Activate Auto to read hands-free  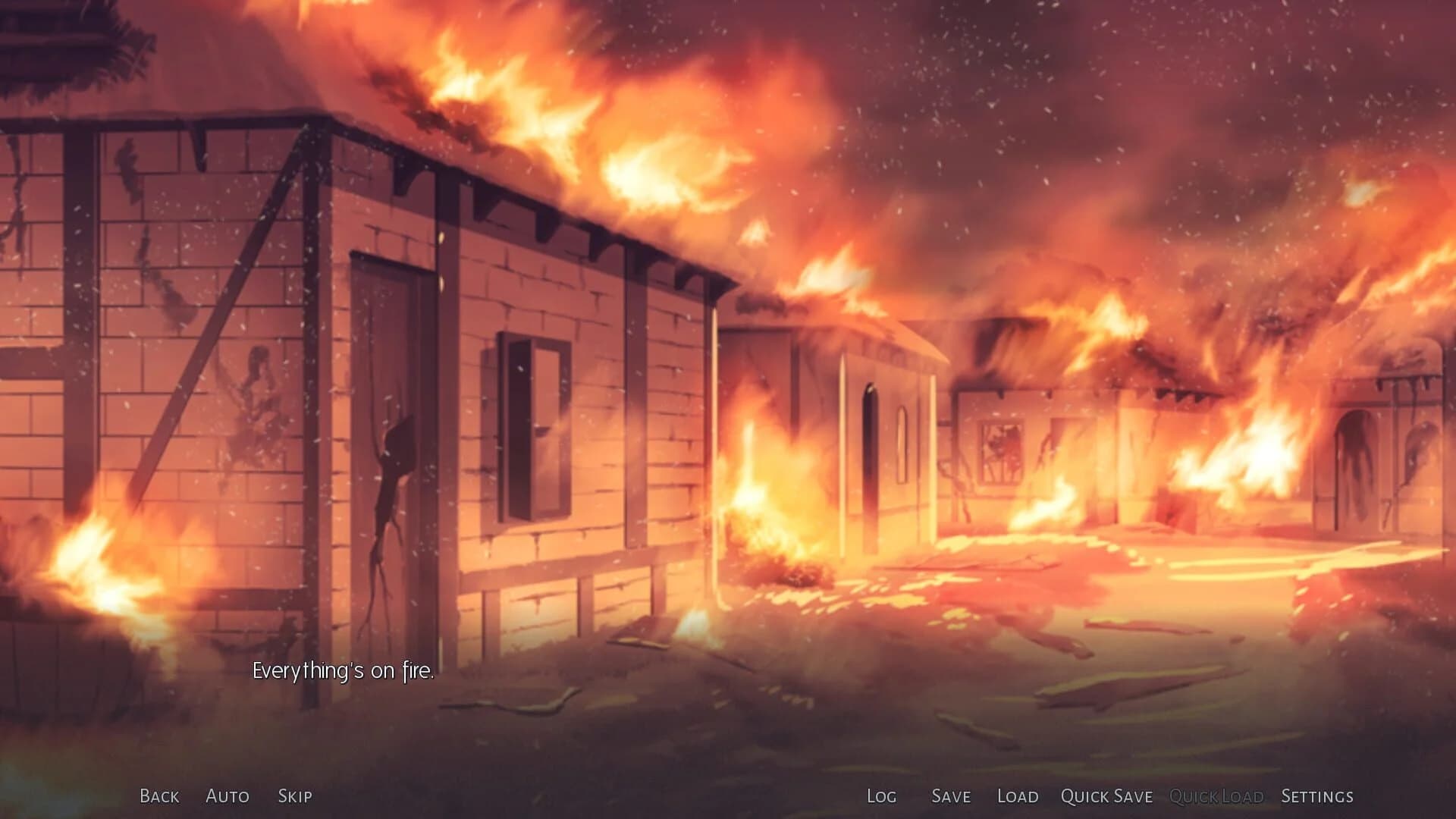coord(227,796)
